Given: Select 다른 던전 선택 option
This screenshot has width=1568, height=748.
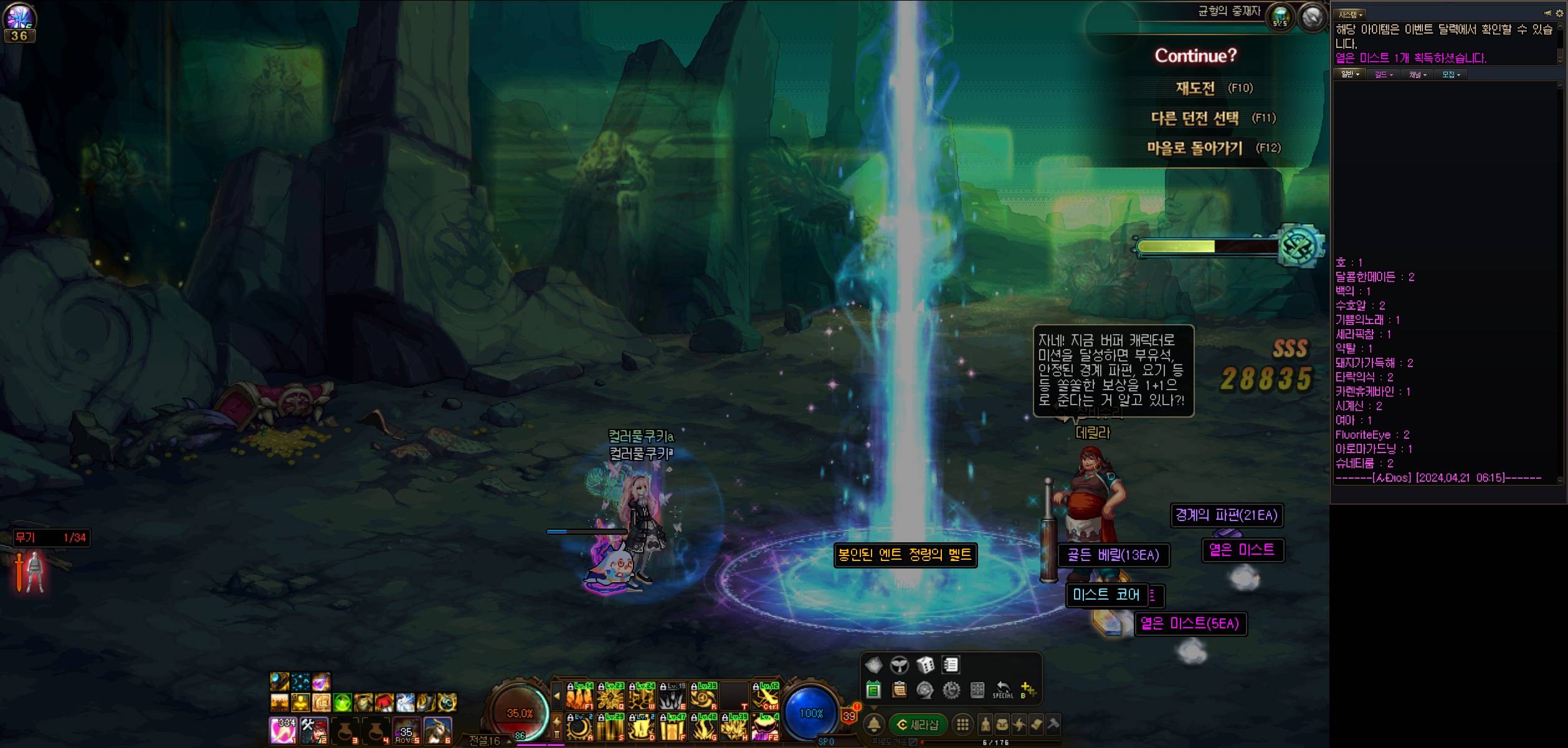Looking at the screenshot, I should (x=1194, y=118).
